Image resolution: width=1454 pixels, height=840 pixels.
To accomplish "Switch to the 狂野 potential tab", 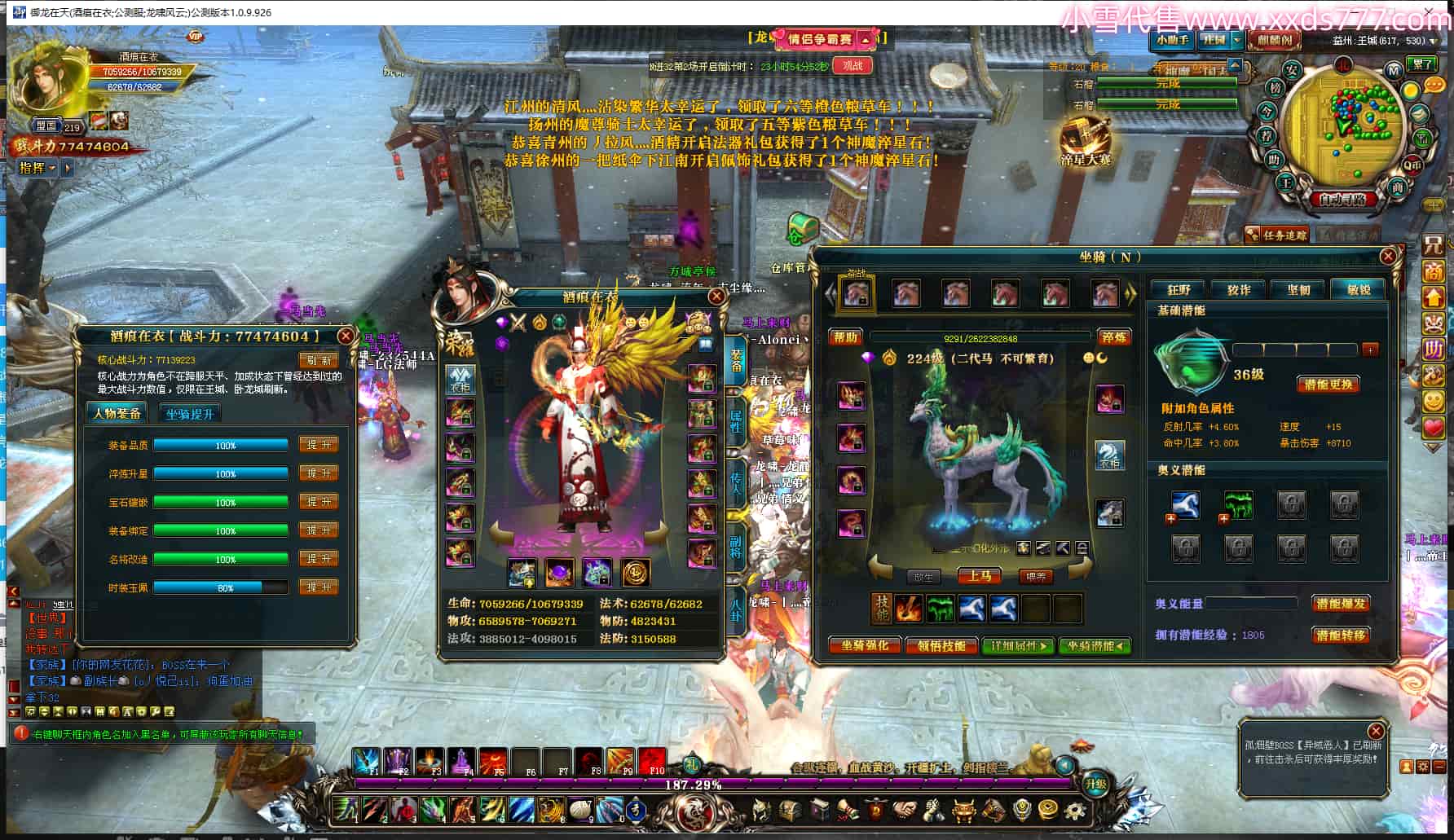I will pos(1179,289).
